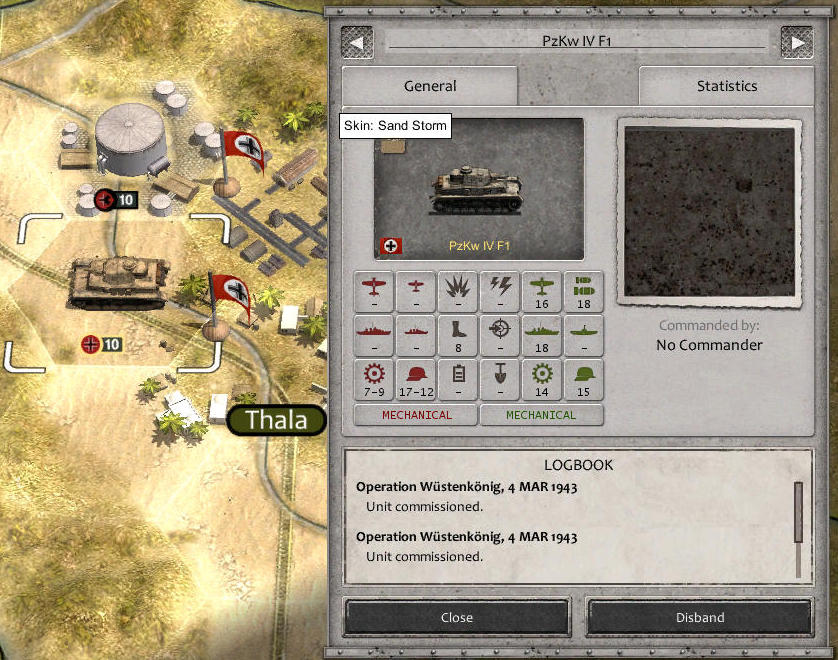Inspect the green bomb defense stat 18

pos(584,291)
